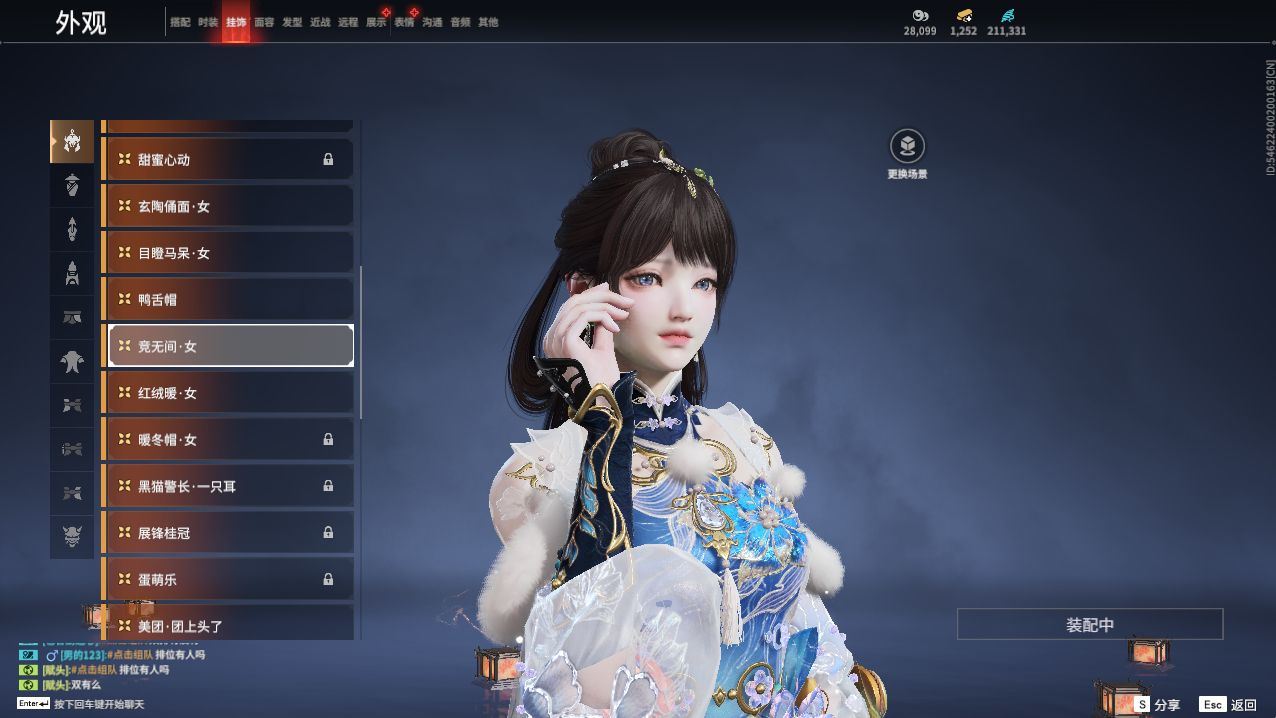Go to the 发型 tab
The width and height of the screenshot is (1276, 718).
click(x=292, y=22)
